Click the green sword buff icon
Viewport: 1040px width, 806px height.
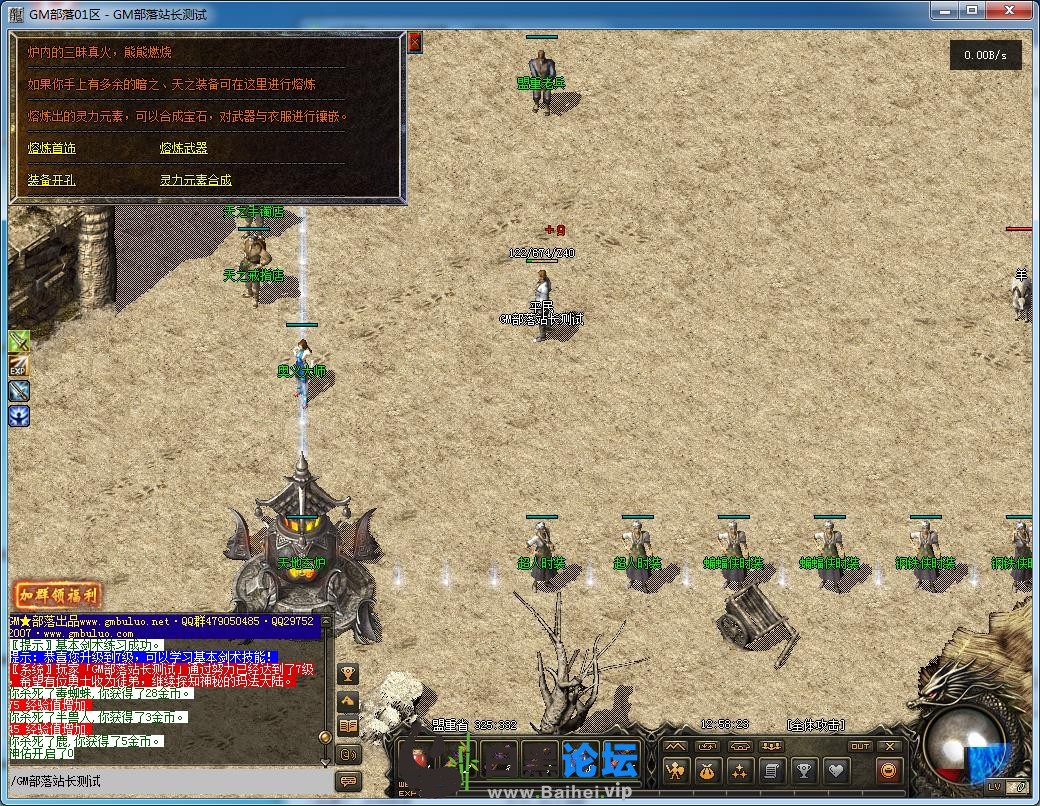19,341
